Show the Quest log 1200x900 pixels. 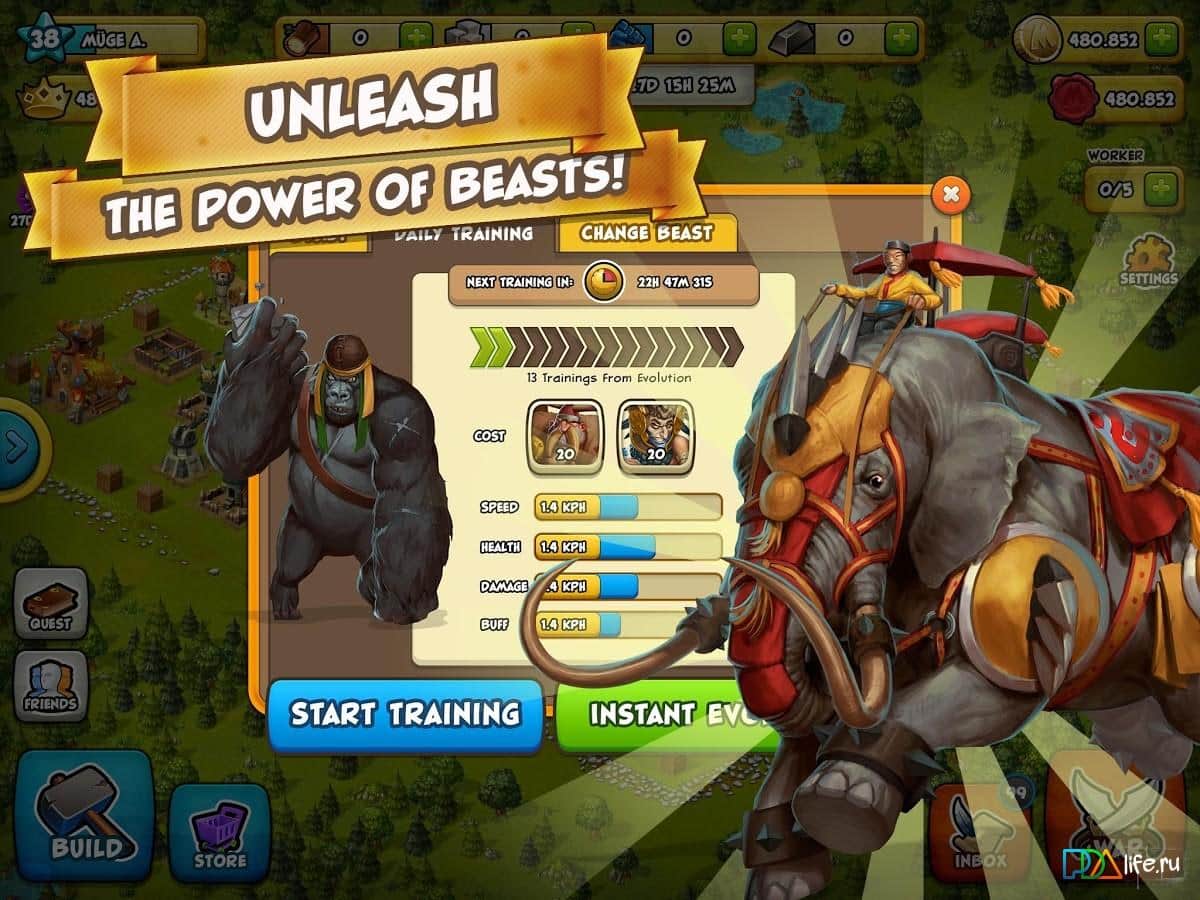pyautogui.click(x=50, y=604)
